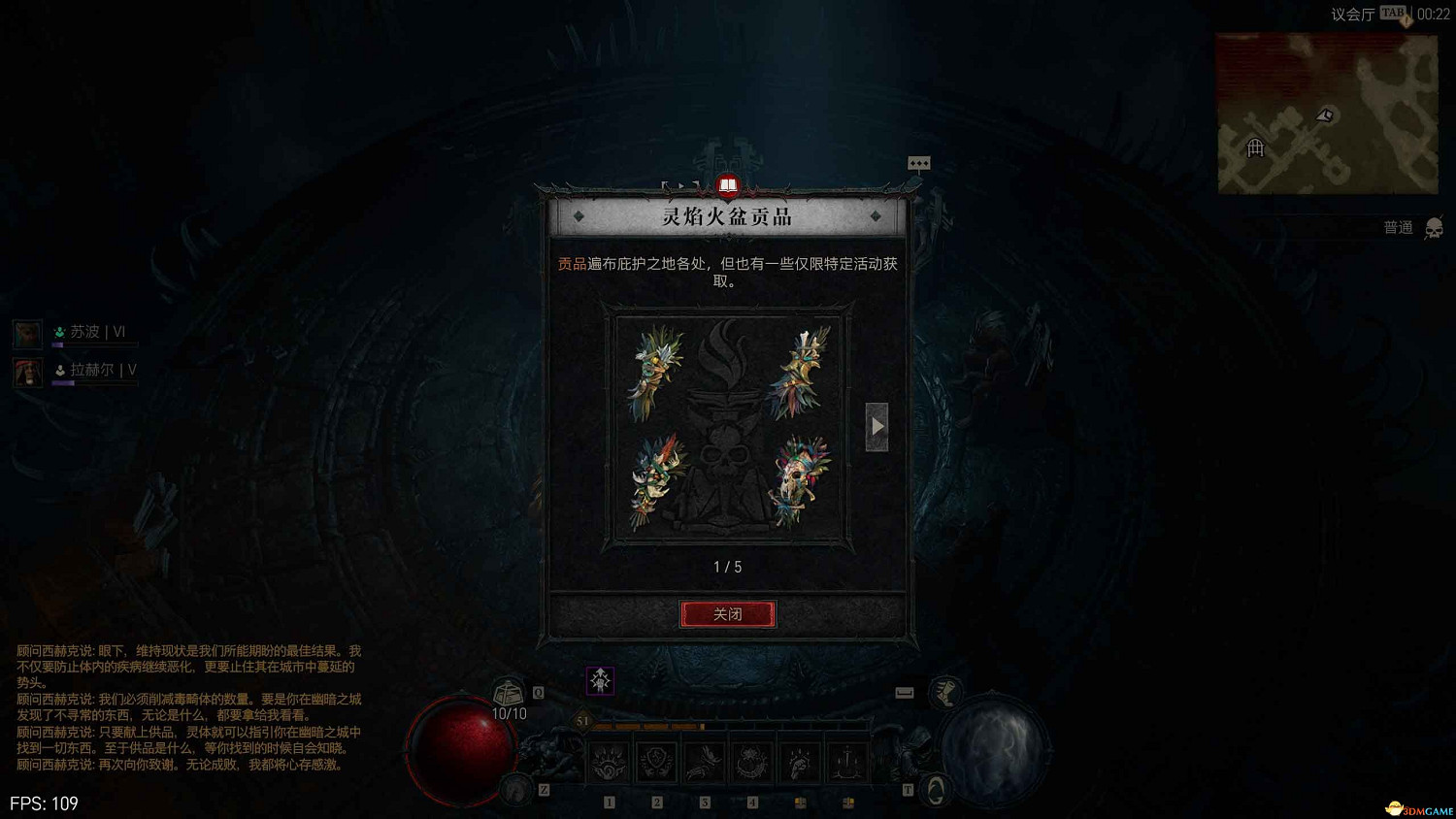Click the consumable icon left of the Q keybind
This screenshot has width=1456, height=819.
[x=506, y=691]
